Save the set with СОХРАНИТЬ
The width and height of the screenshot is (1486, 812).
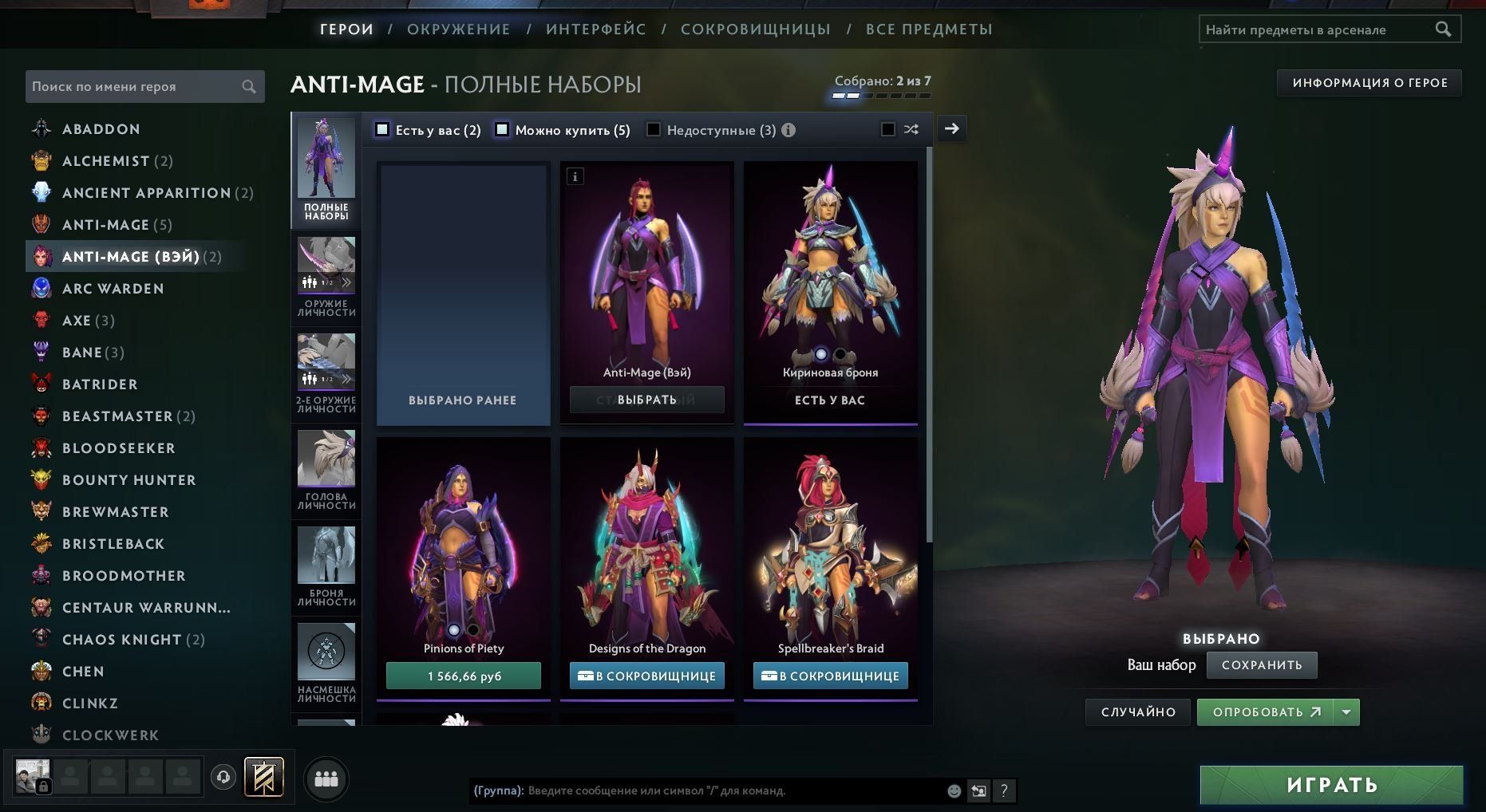point(1261,665)
